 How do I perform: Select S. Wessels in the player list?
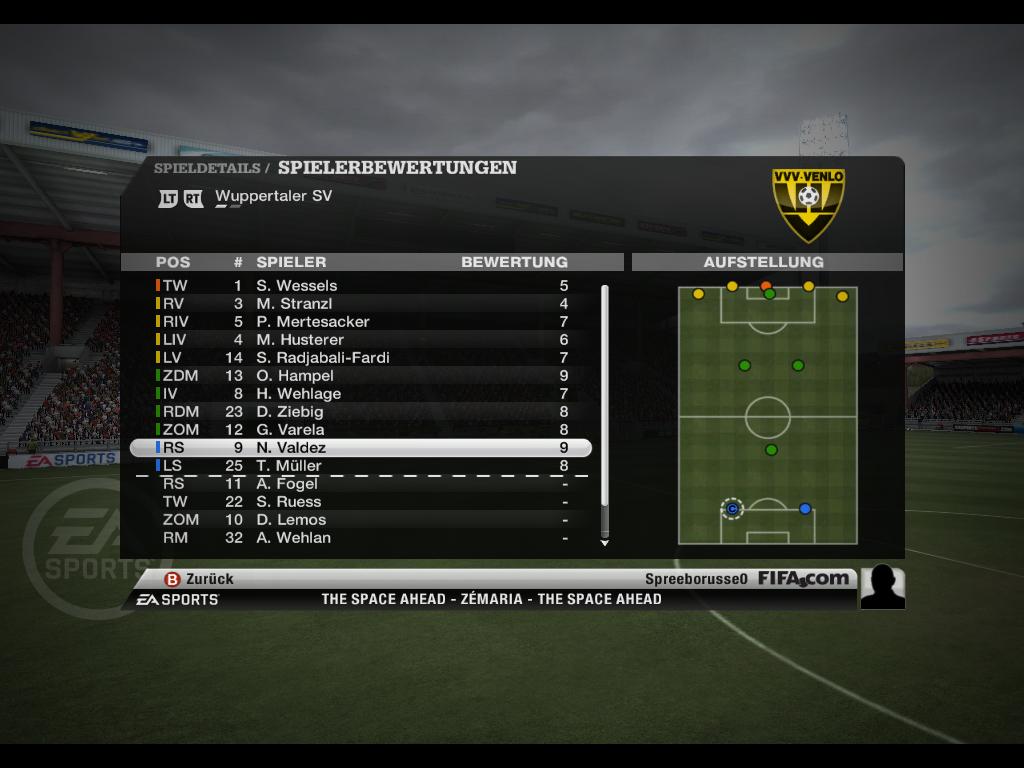pos(296,286)
